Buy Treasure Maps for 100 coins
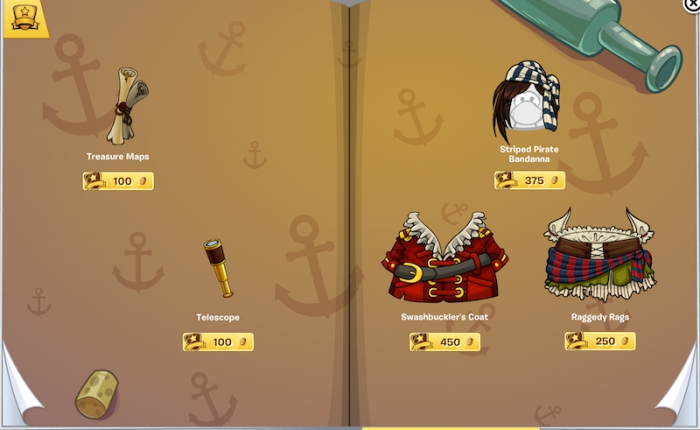The width and height of the screenshot is (700, 430). click(x=118, y=181)
